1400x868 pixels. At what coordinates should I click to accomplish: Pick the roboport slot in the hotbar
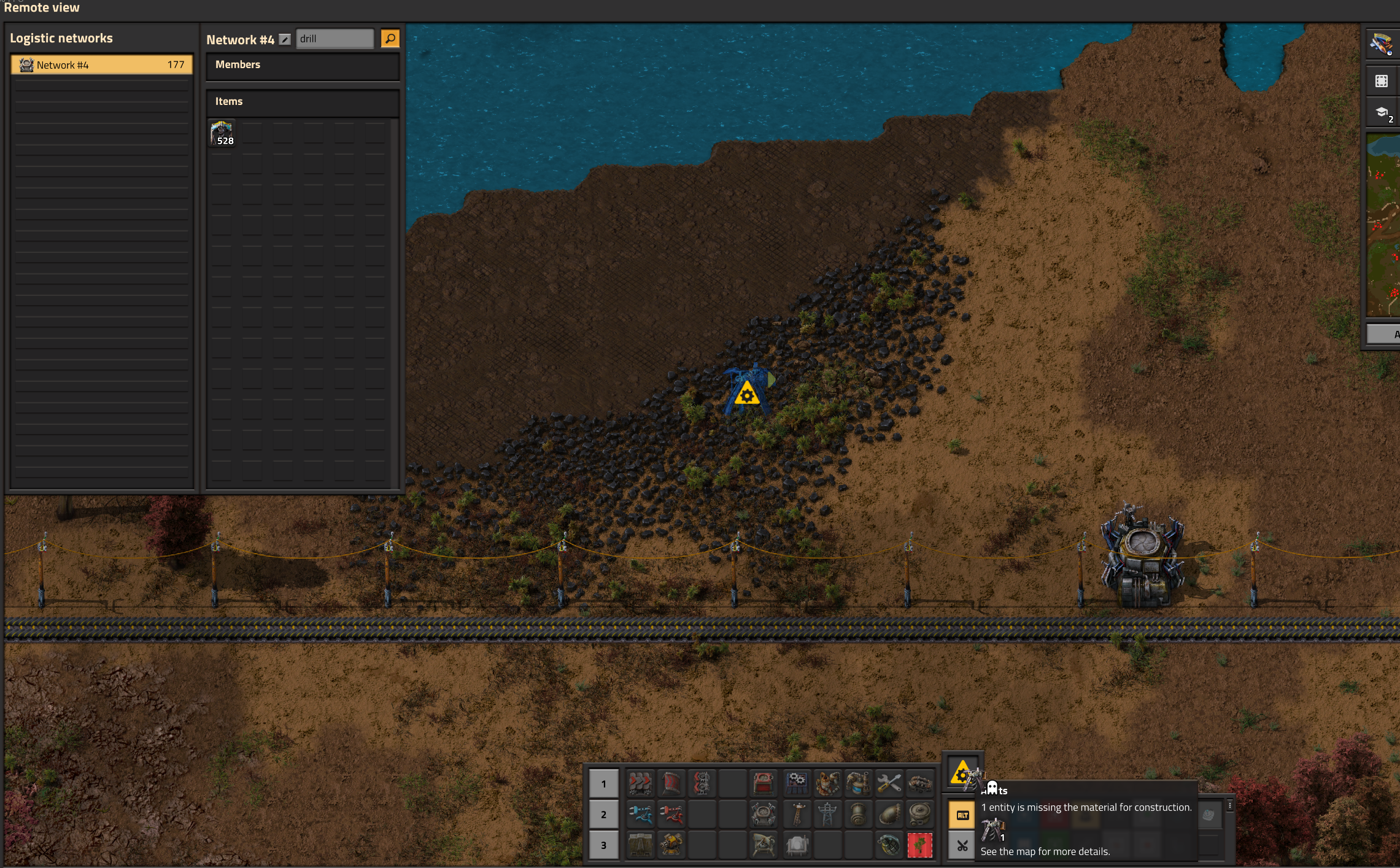(x=764, y=815)
